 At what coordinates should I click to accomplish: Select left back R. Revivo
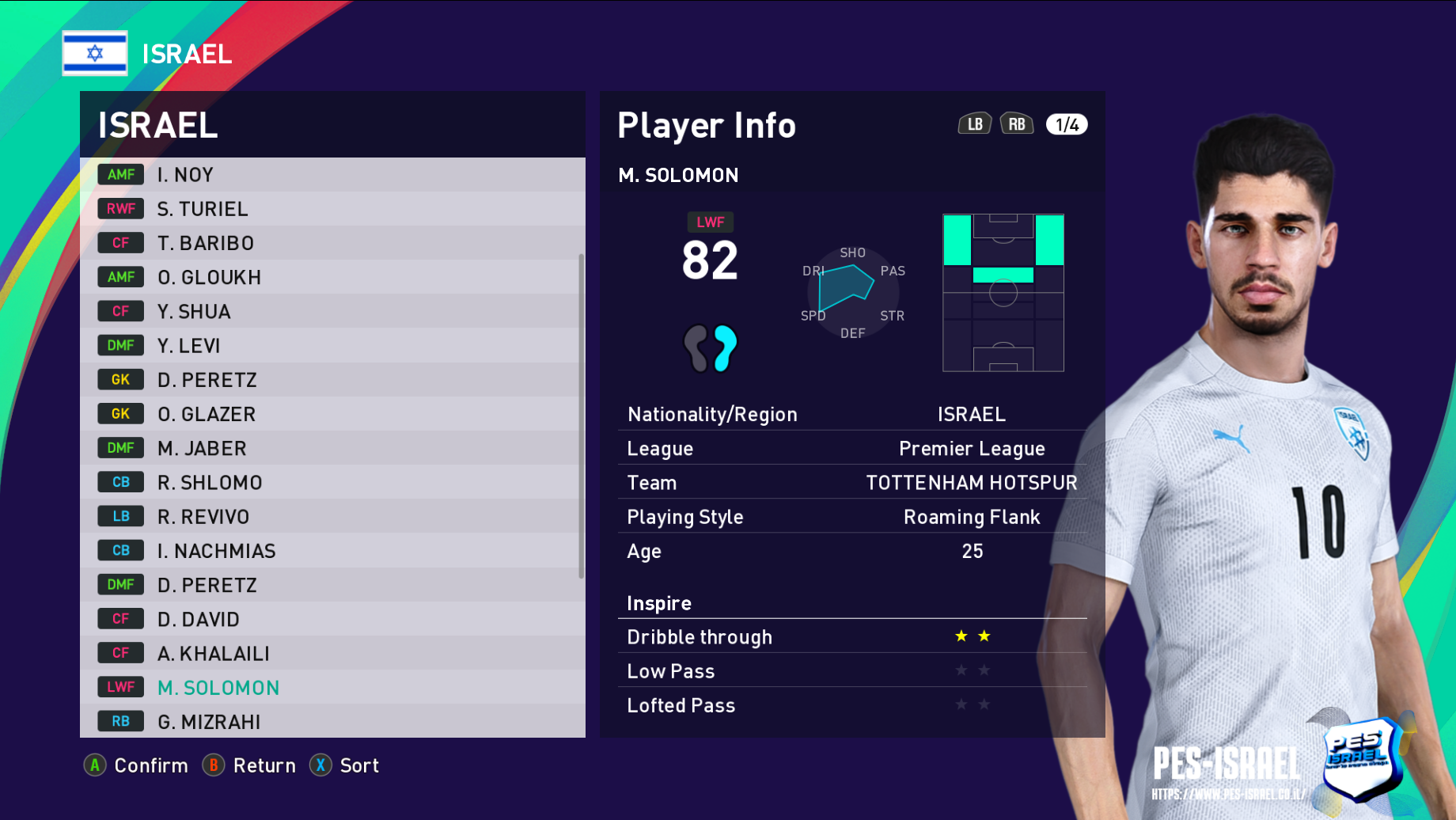[332, 517]
